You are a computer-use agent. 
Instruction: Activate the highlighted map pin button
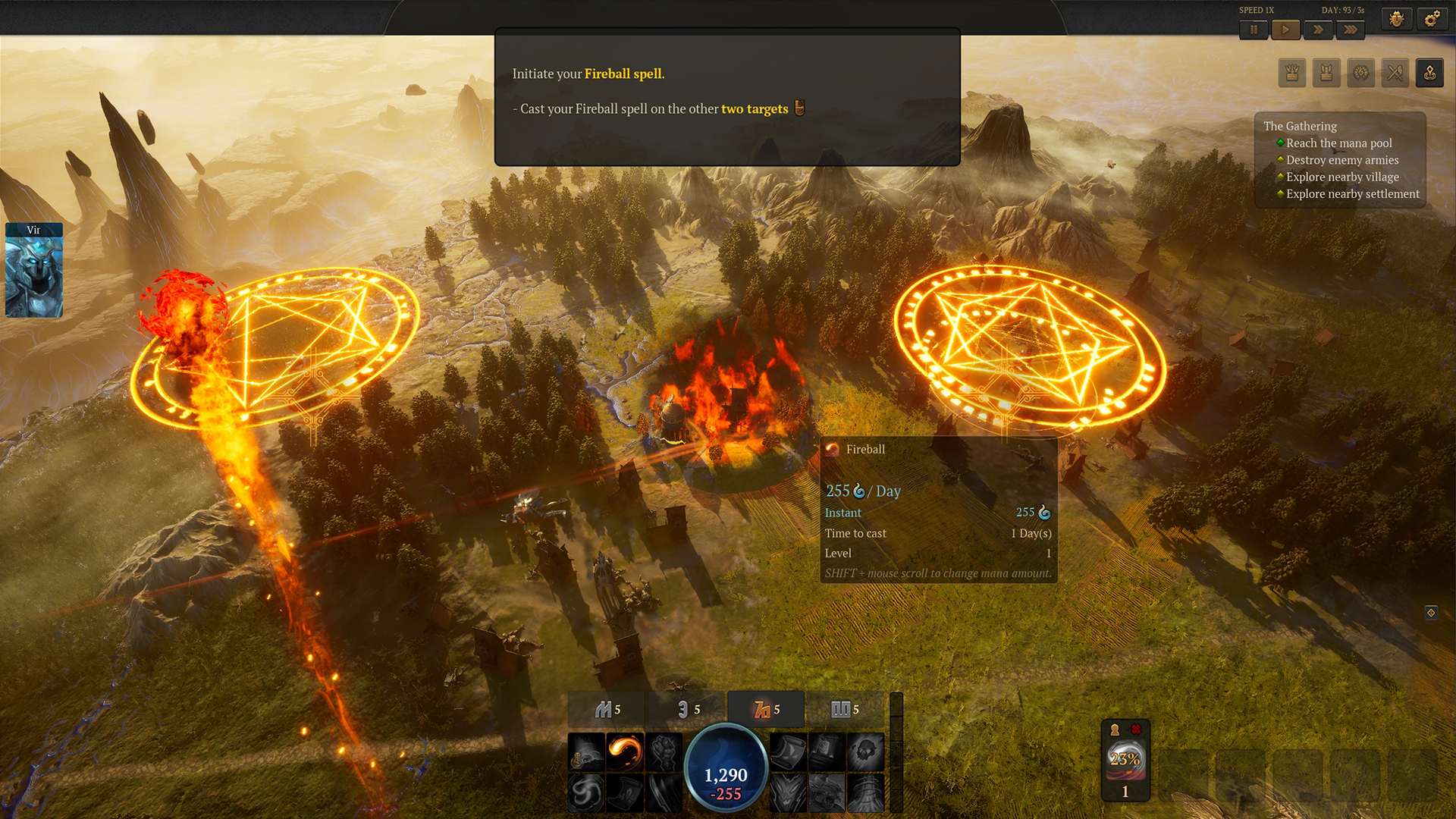(1429, 73)
